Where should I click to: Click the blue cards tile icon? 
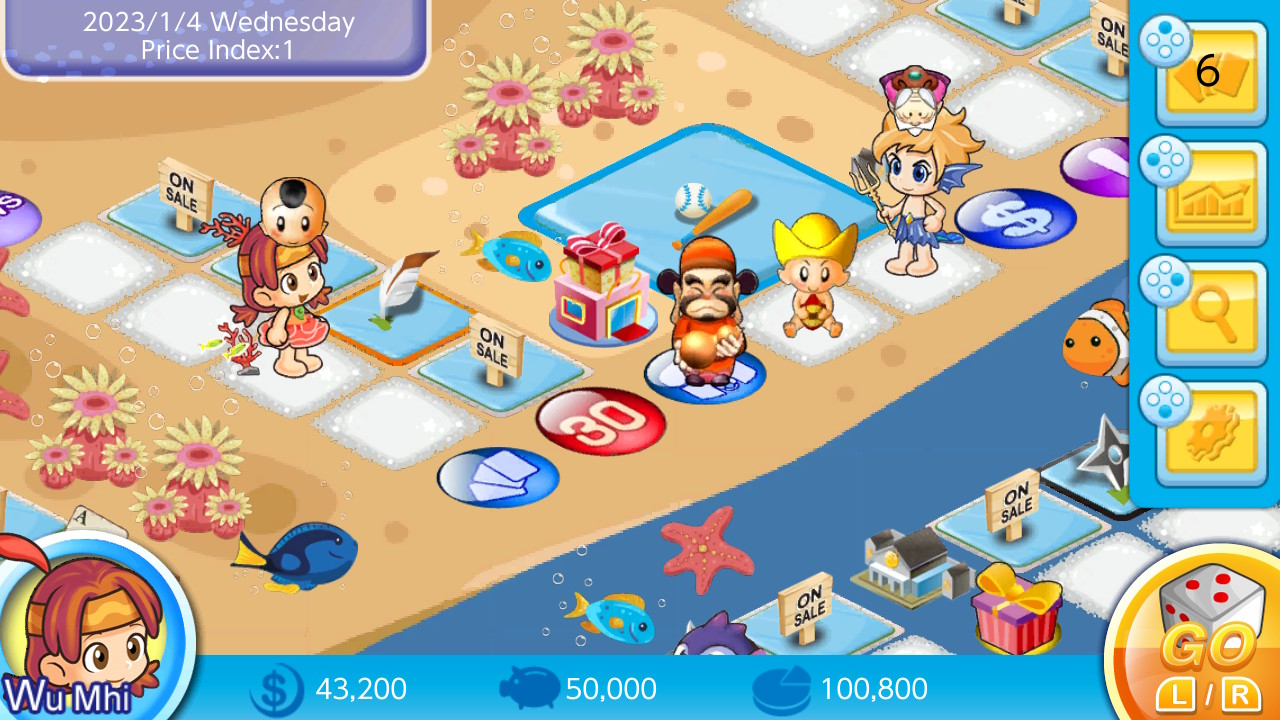pos(497,476)
